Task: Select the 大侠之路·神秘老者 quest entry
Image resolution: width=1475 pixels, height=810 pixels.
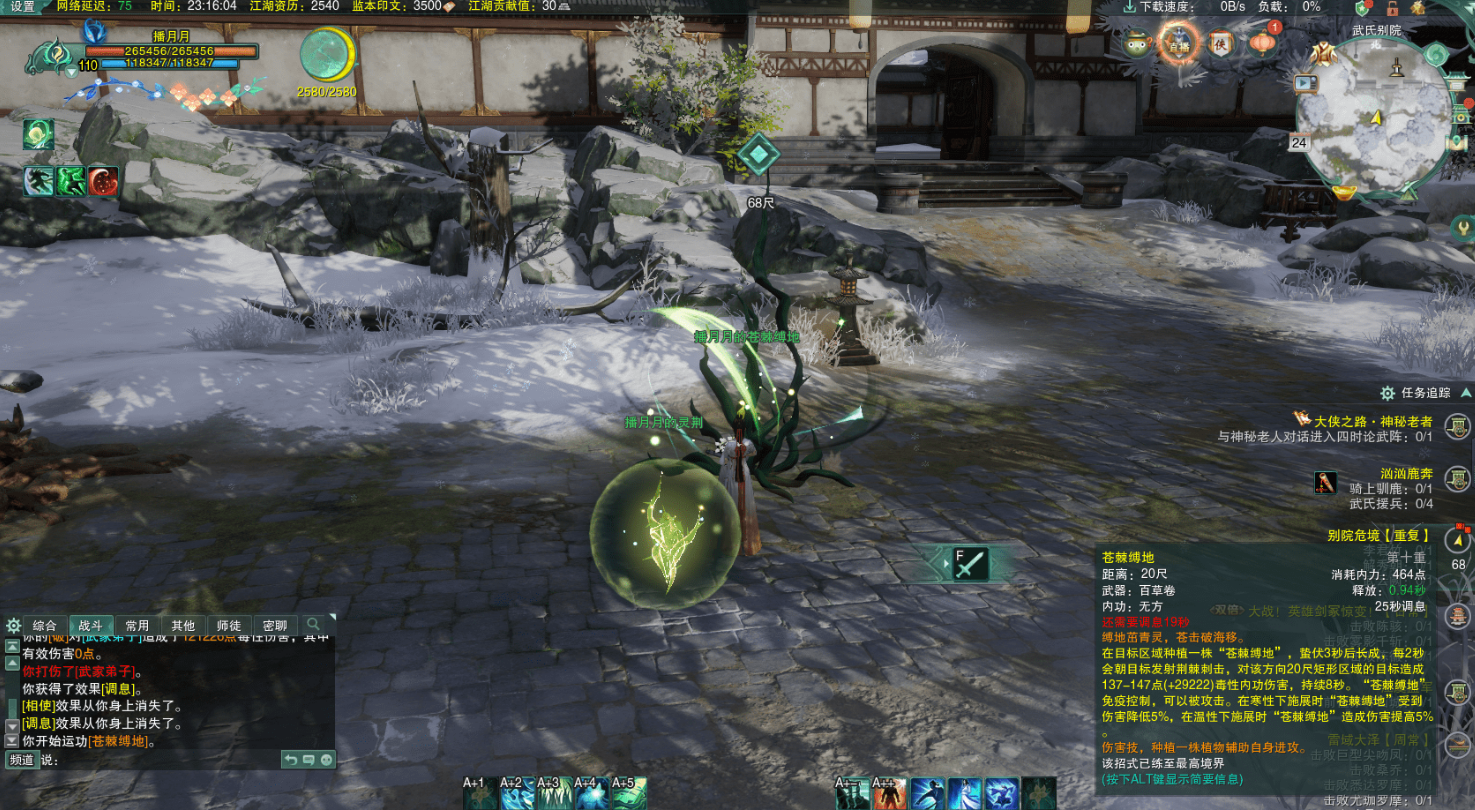Action: tap(1365, 421)
